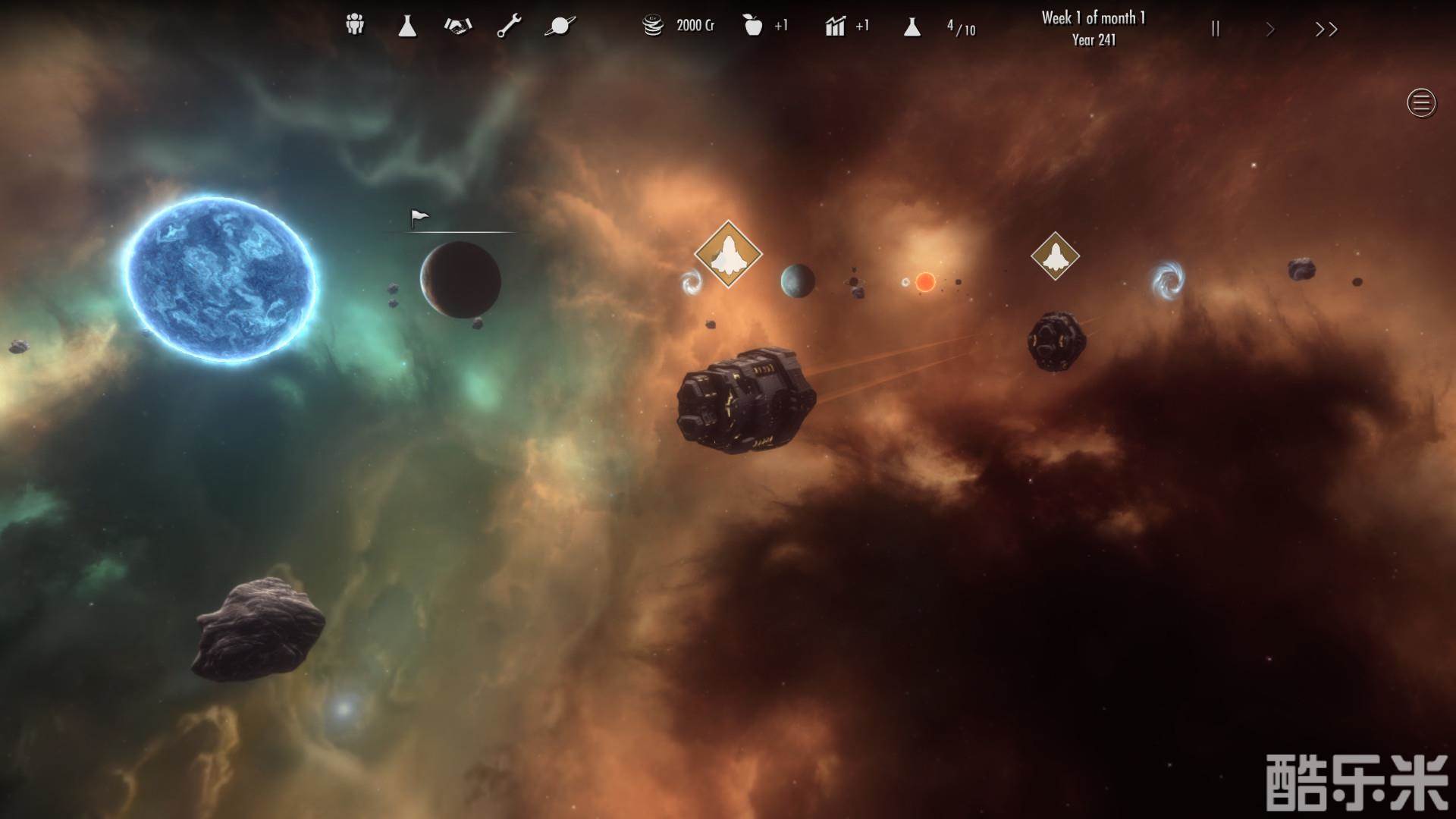Set time to normal speed arrow

(1270, 30)
